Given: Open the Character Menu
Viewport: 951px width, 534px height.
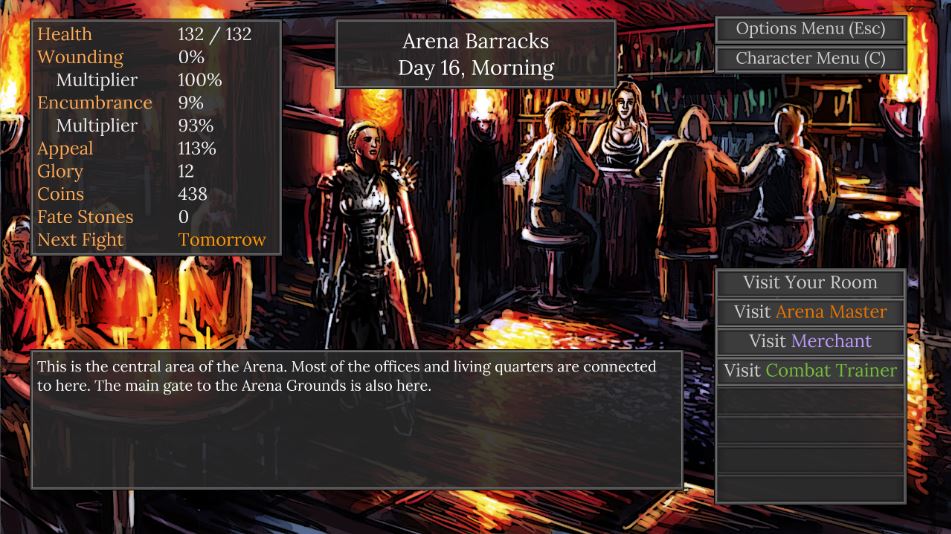Looking at the screenshot, I should click(810, 58).
